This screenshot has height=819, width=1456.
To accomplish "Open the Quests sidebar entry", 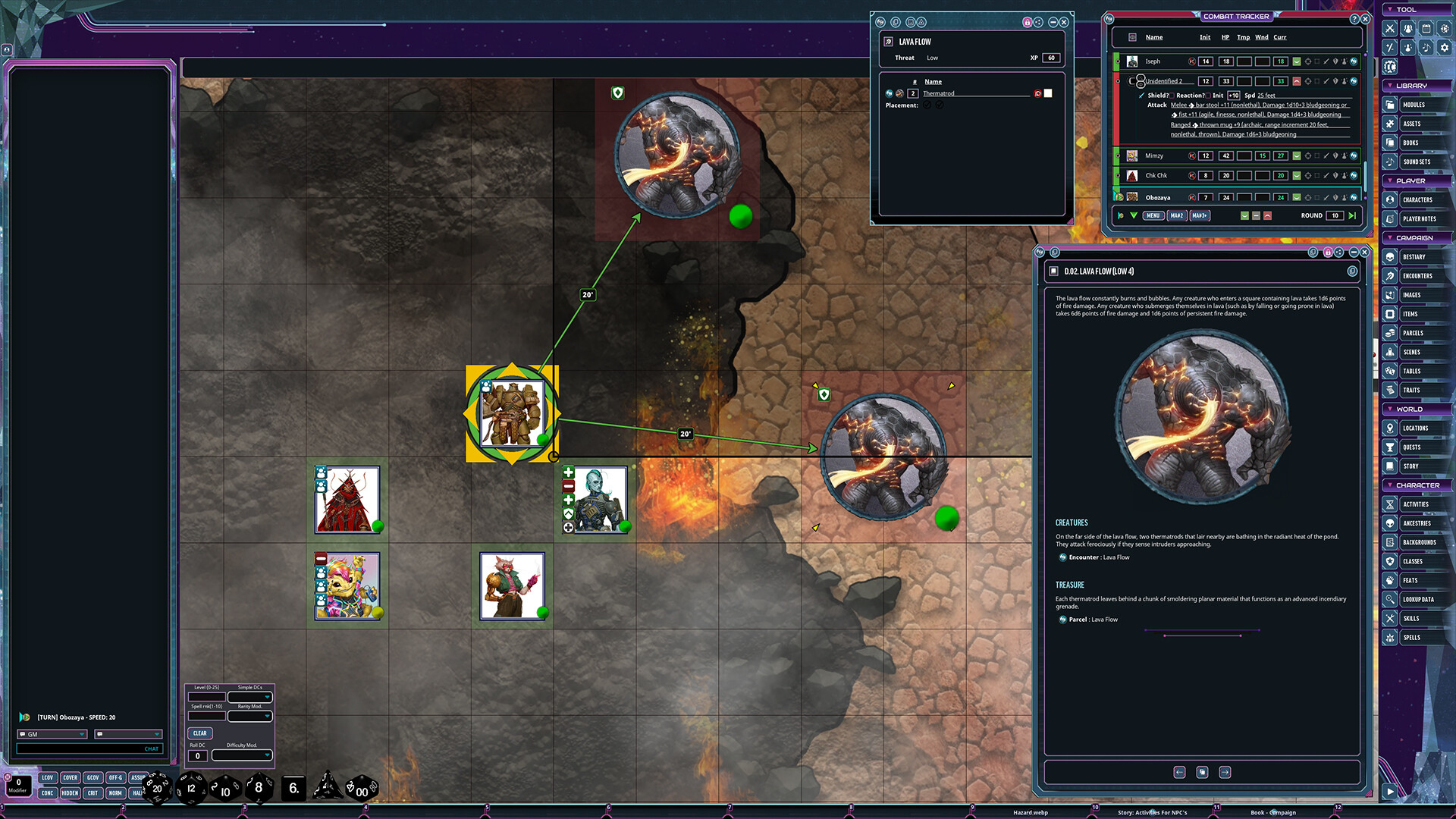I will 1414,447.
